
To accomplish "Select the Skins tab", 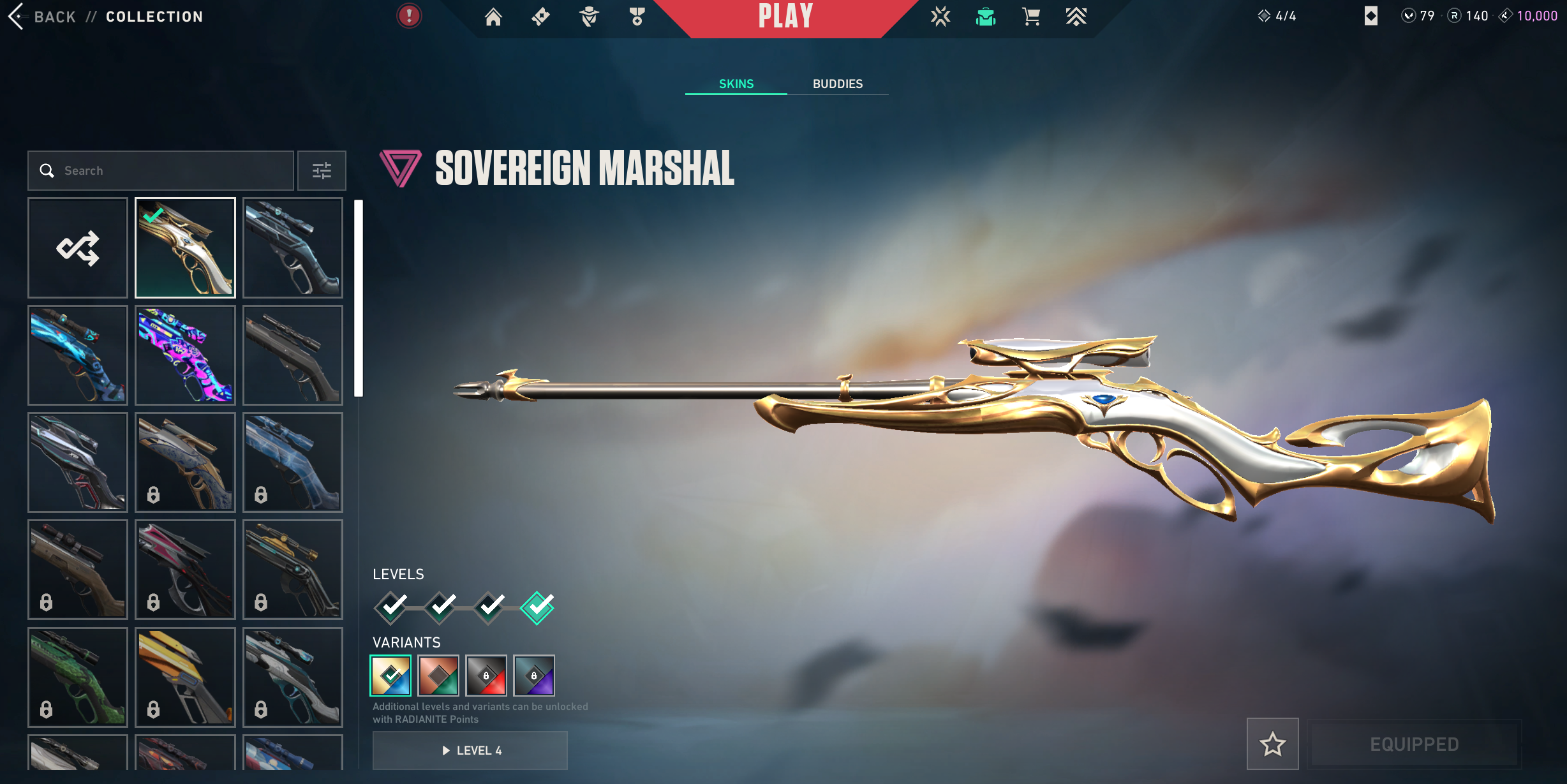I will click(736, 84).
